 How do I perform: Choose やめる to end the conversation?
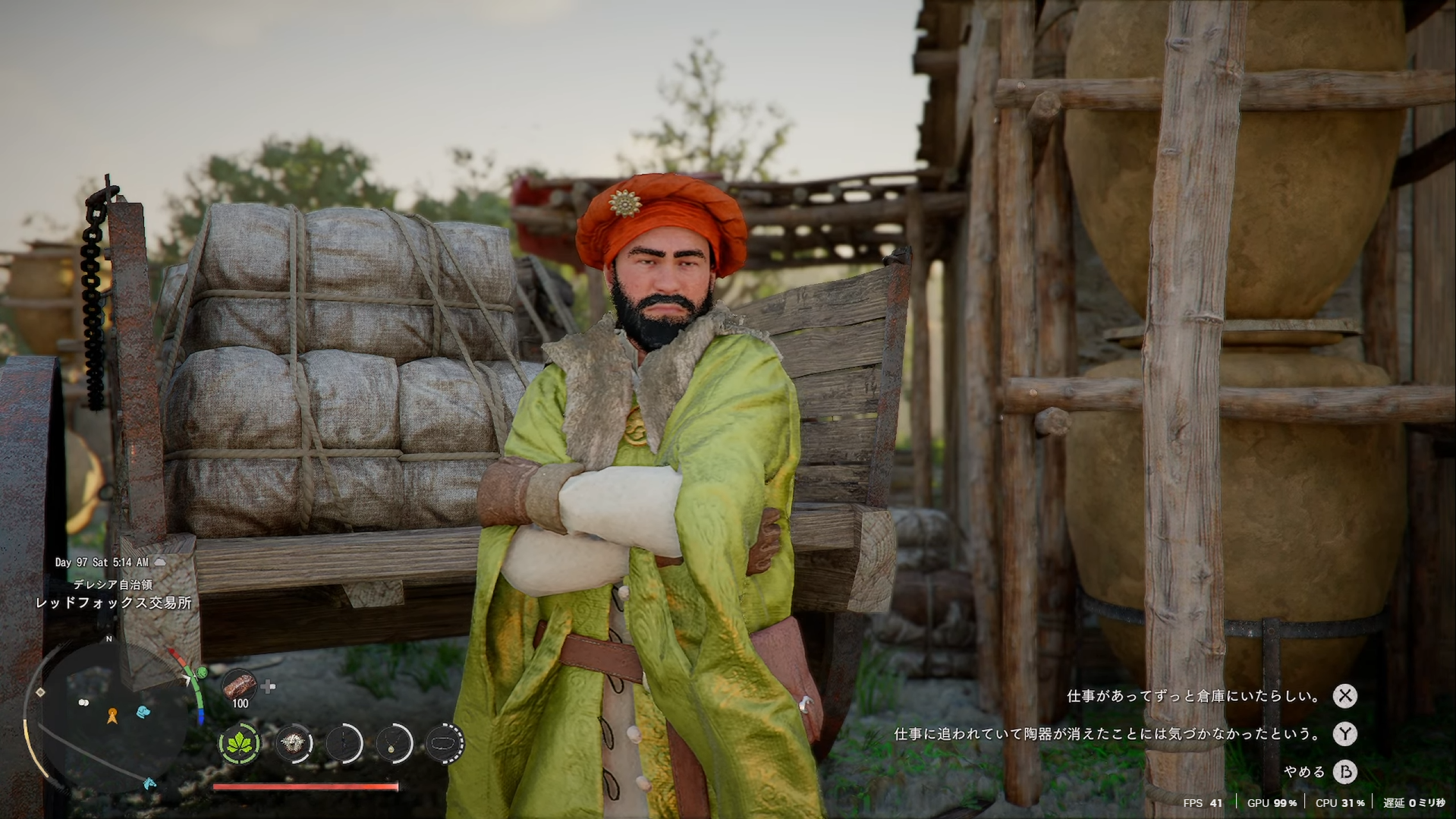point(1304,772)
